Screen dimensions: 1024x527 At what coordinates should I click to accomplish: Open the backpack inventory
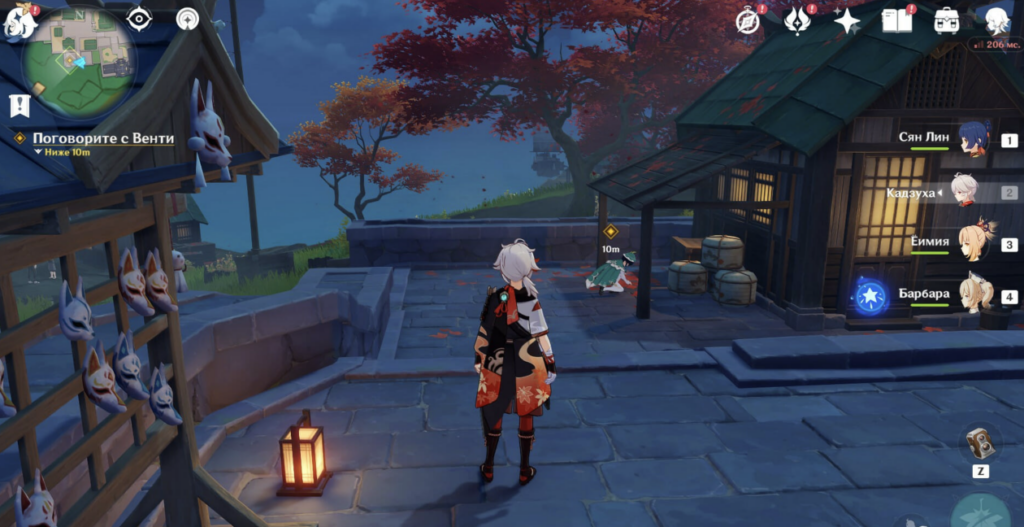(x=946, y=20)
